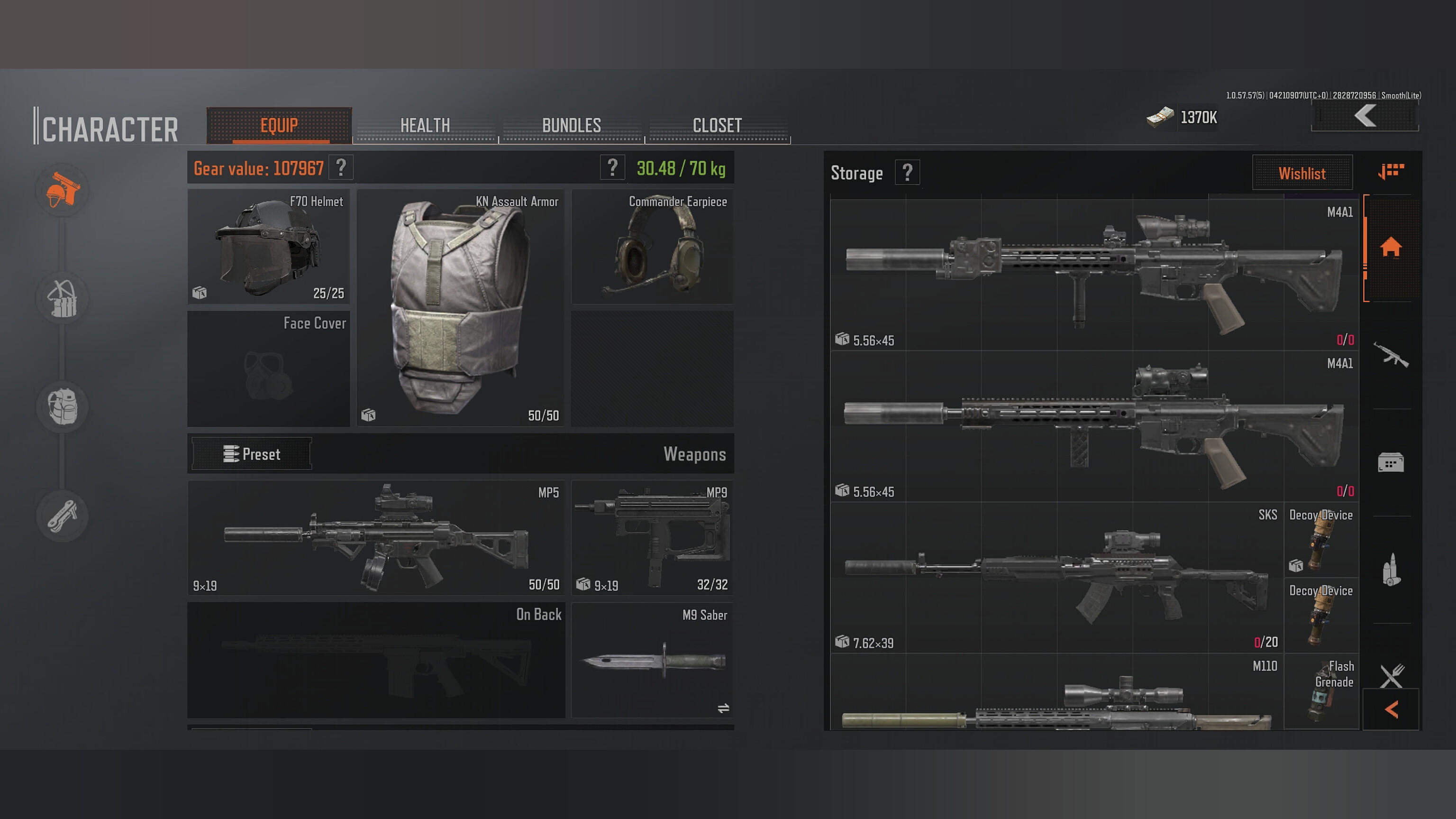Filter storage by the ammo bullets category
Viewport: 1456px width, 819px height.
(1391, 570)
